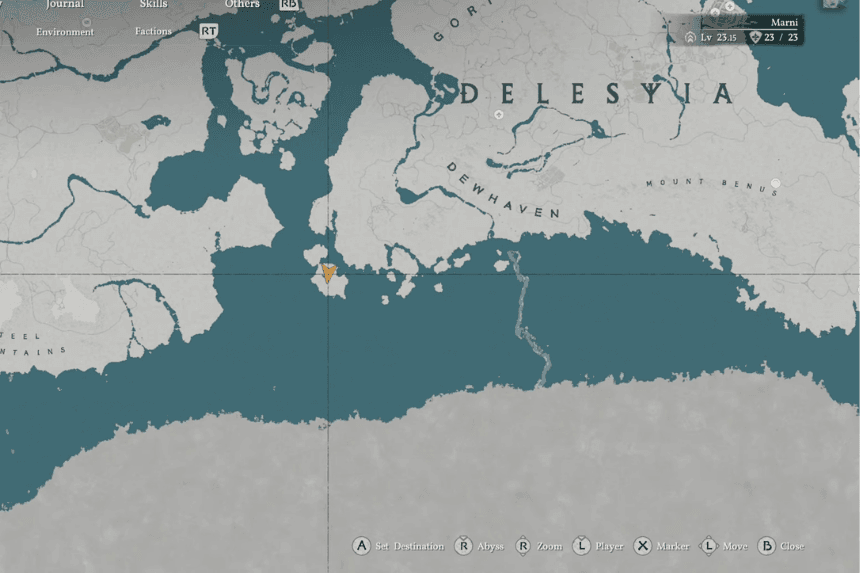Viewport: 860px width, 573px height.
Task: Open the Journal tab
Action: pos(65,5)
